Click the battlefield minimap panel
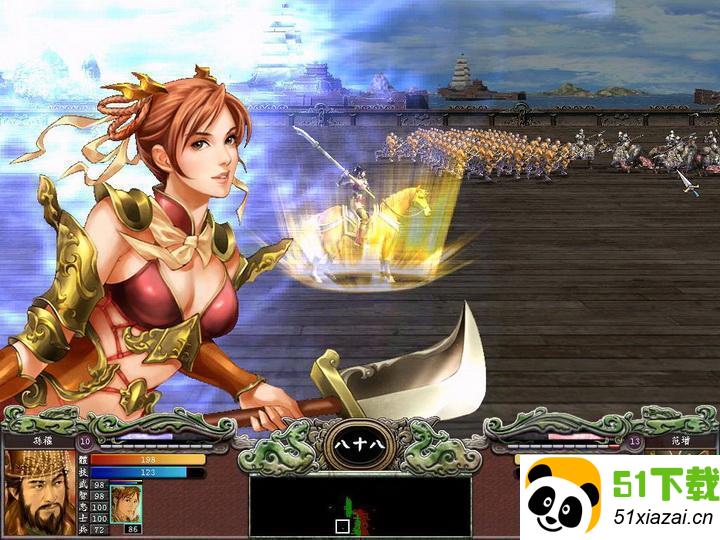The image size is (720, 540). coord(360,505)
